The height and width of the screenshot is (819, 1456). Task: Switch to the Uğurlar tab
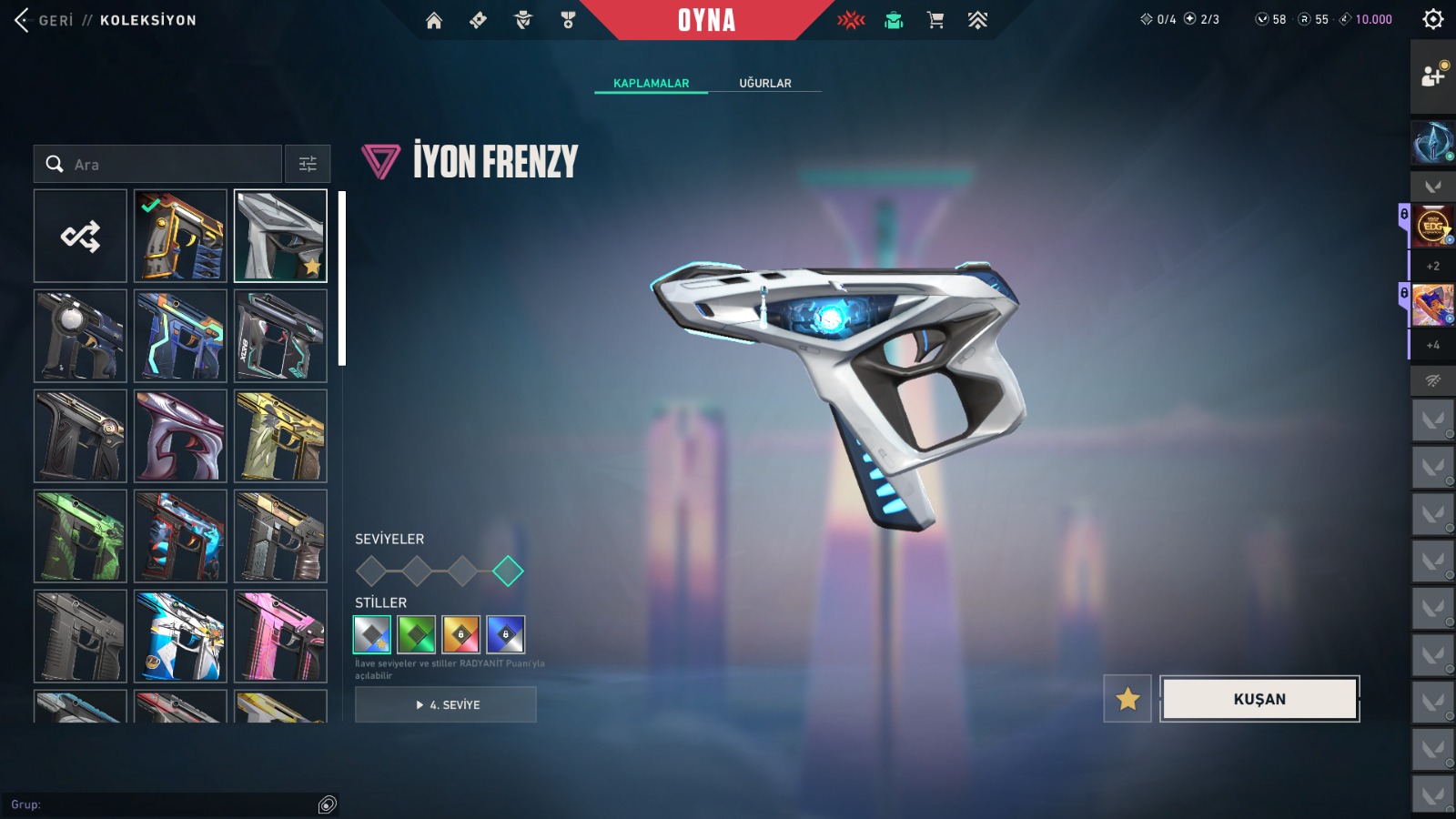(x=764, y=83)
